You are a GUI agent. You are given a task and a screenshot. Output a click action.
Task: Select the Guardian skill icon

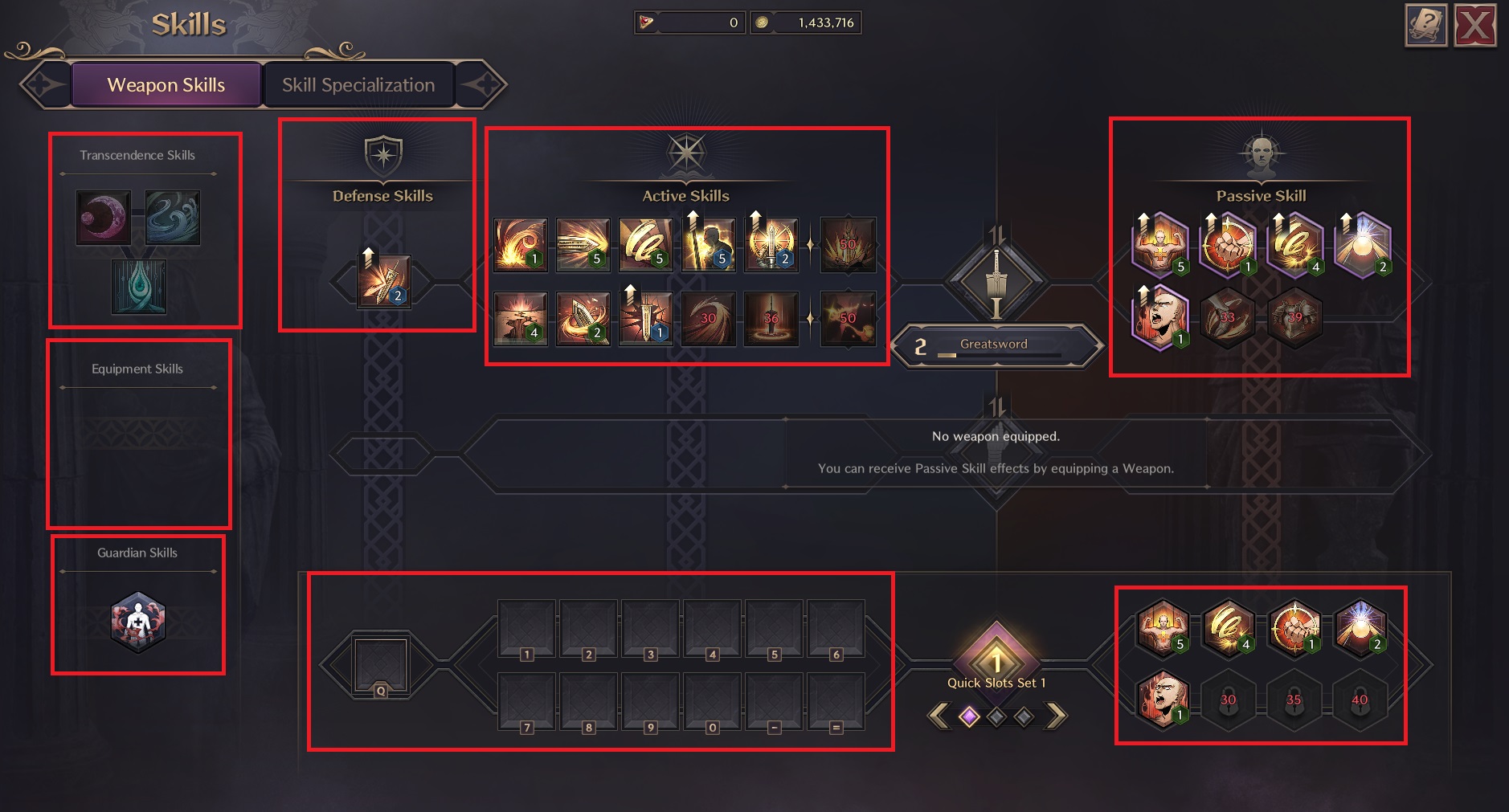[x=138, y=622]
